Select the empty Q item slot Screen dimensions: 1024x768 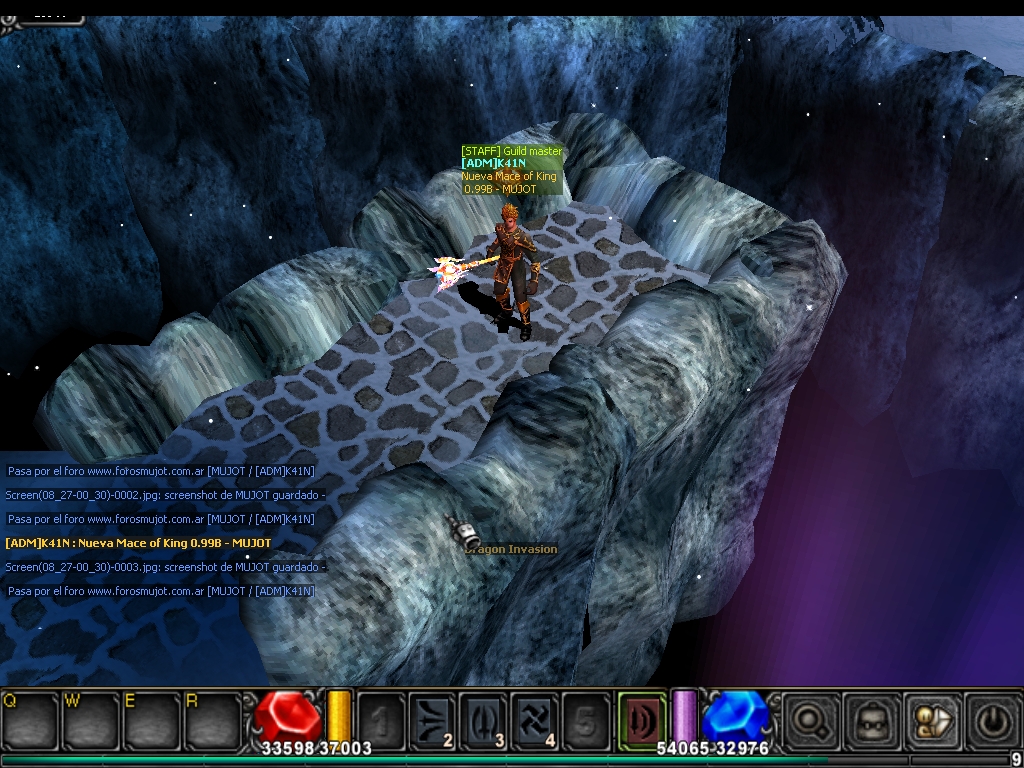click(28, 720)
